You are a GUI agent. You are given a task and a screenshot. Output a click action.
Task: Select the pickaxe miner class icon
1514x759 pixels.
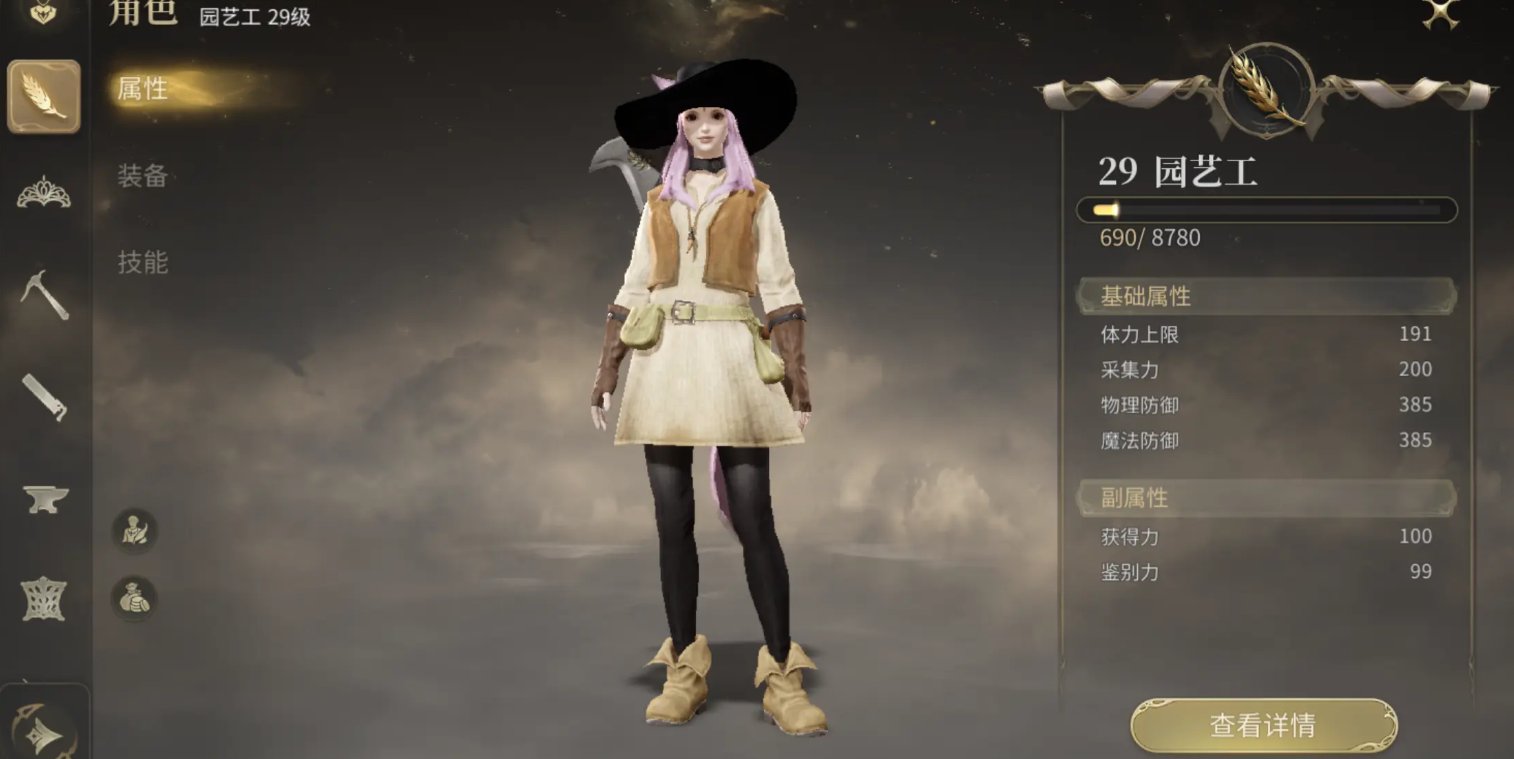[x=44, y=295]
